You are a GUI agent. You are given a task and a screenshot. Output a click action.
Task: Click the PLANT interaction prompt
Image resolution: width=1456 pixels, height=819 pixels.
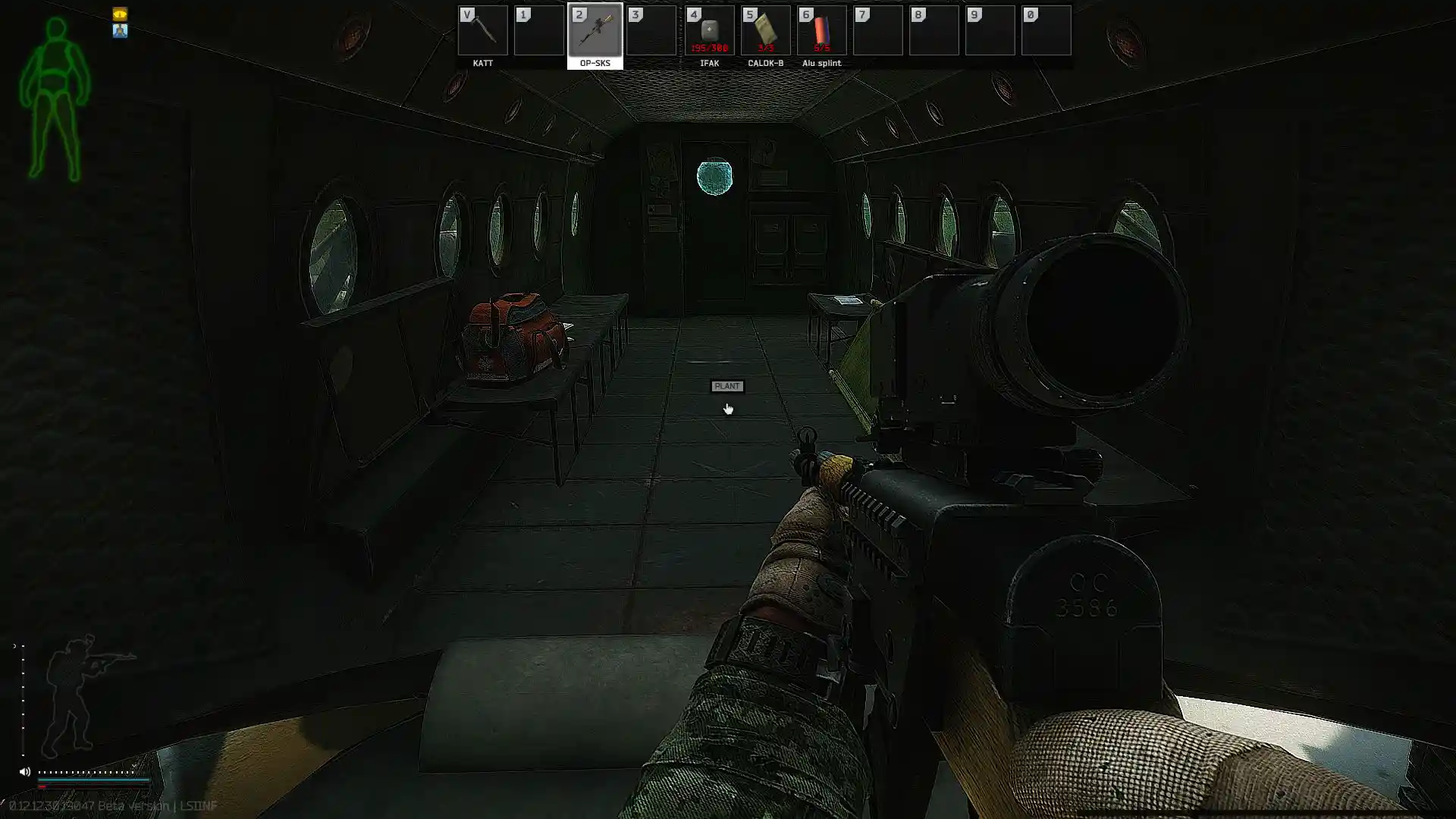726,386
